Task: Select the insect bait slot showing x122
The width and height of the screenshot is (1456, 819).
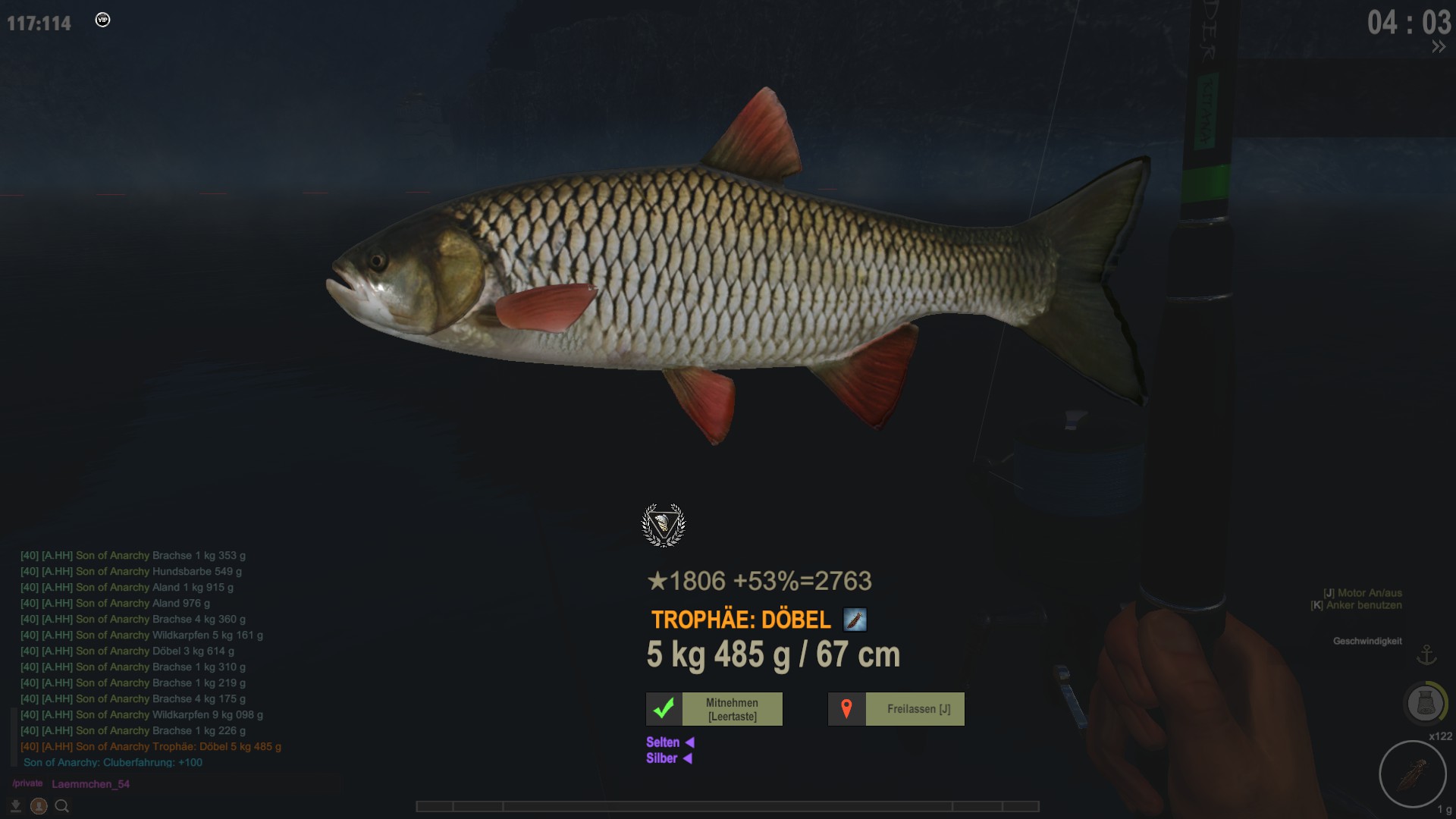Action: point(1412,774)
